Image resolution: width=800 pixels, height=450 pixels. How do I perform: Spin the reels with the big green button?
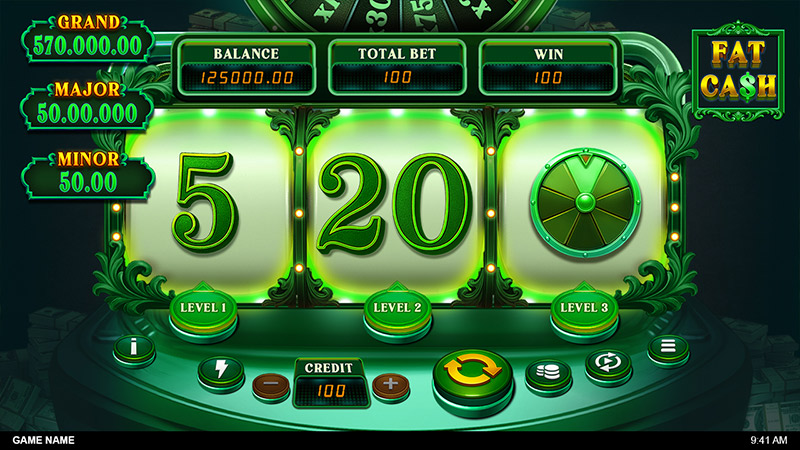click(x=472, y=373)
